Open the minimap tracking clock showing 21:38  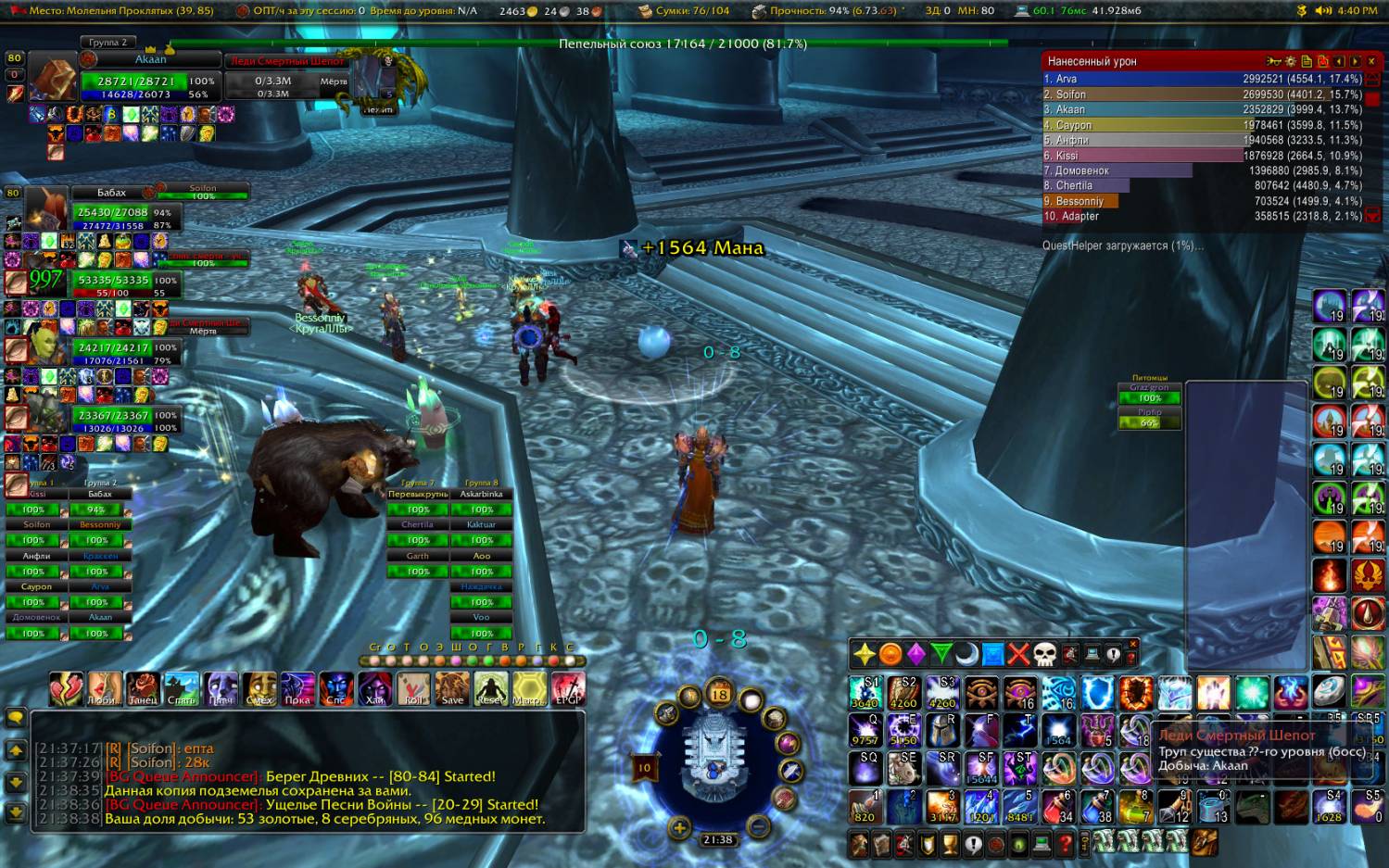(717, 840)
